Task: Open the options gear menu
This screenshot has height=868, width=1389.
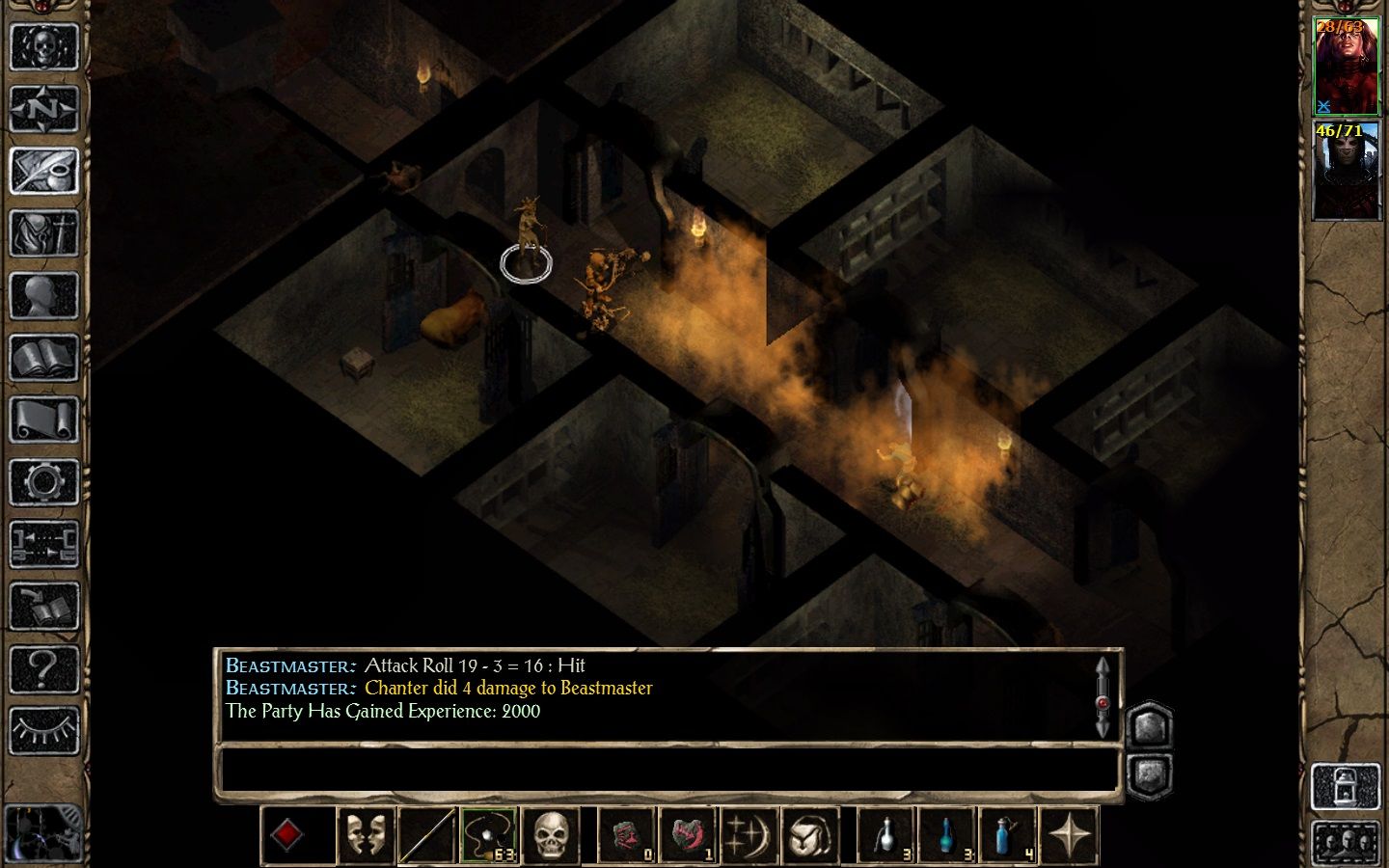Action: click(x=43, y=482)
